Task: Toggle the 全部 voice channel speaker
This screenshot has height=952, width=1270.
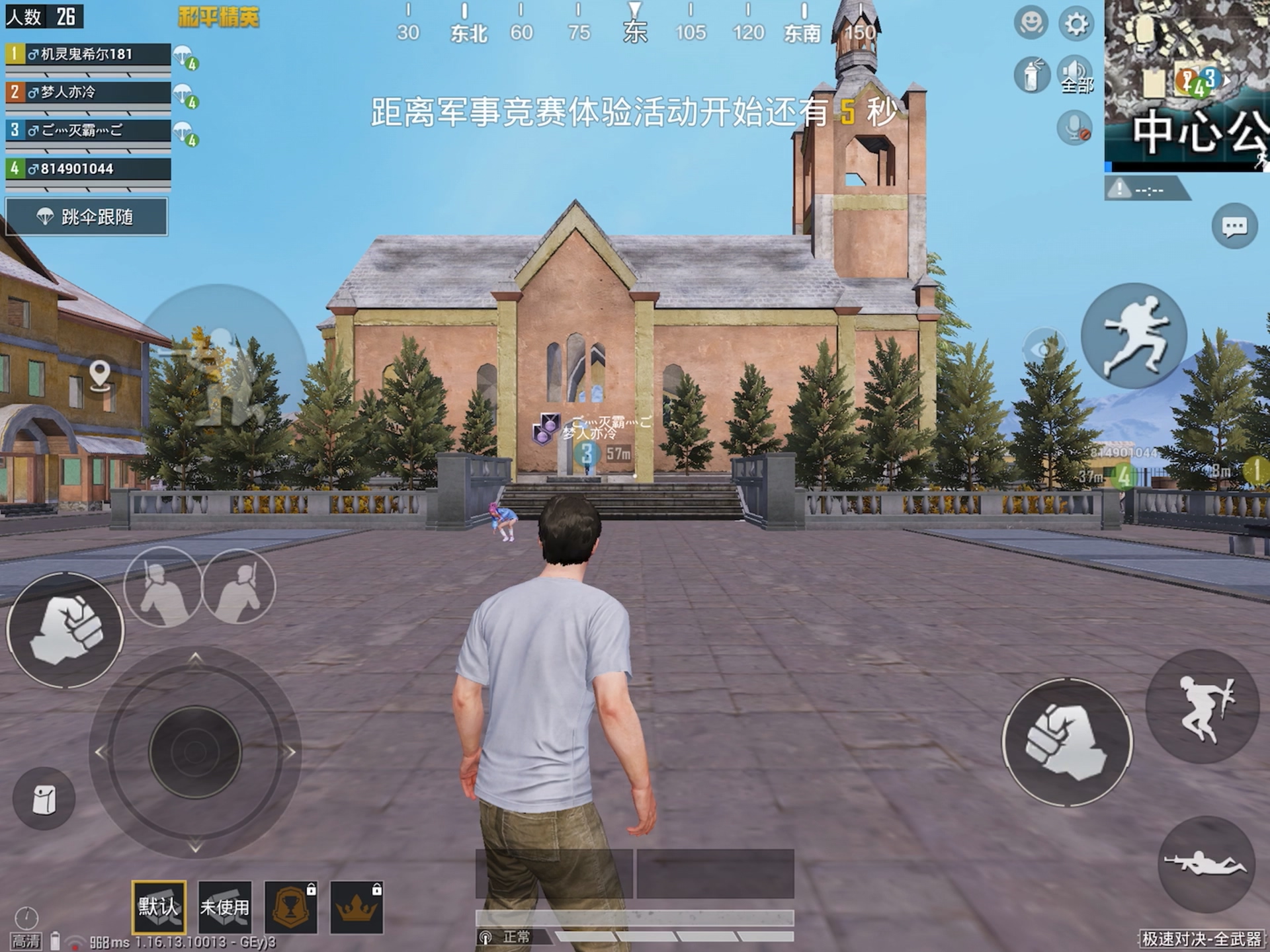Action: click(x=1075, y=73)
